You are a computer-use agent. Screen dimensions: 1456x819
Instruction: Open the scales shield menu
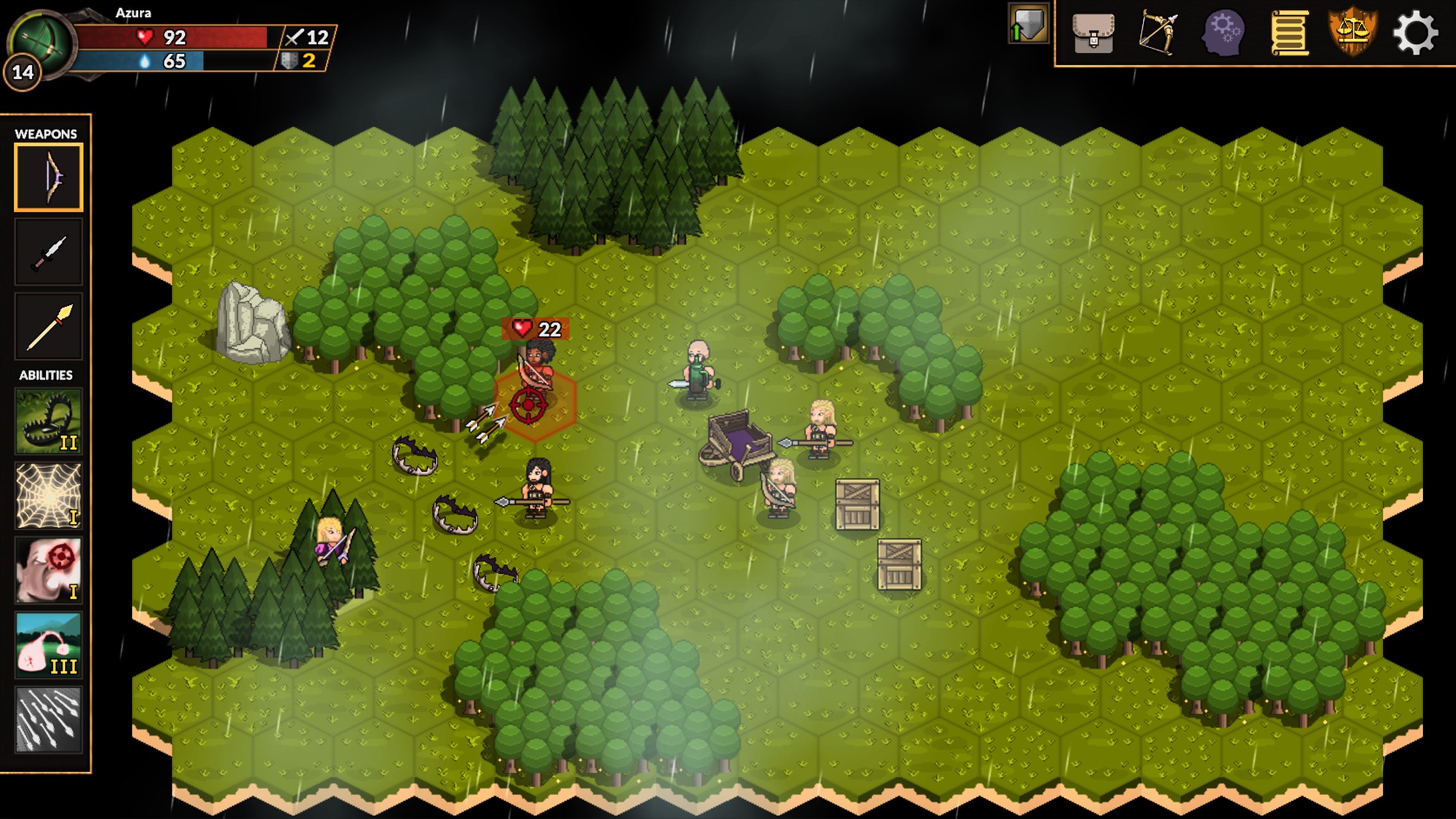click(1352, 32)
